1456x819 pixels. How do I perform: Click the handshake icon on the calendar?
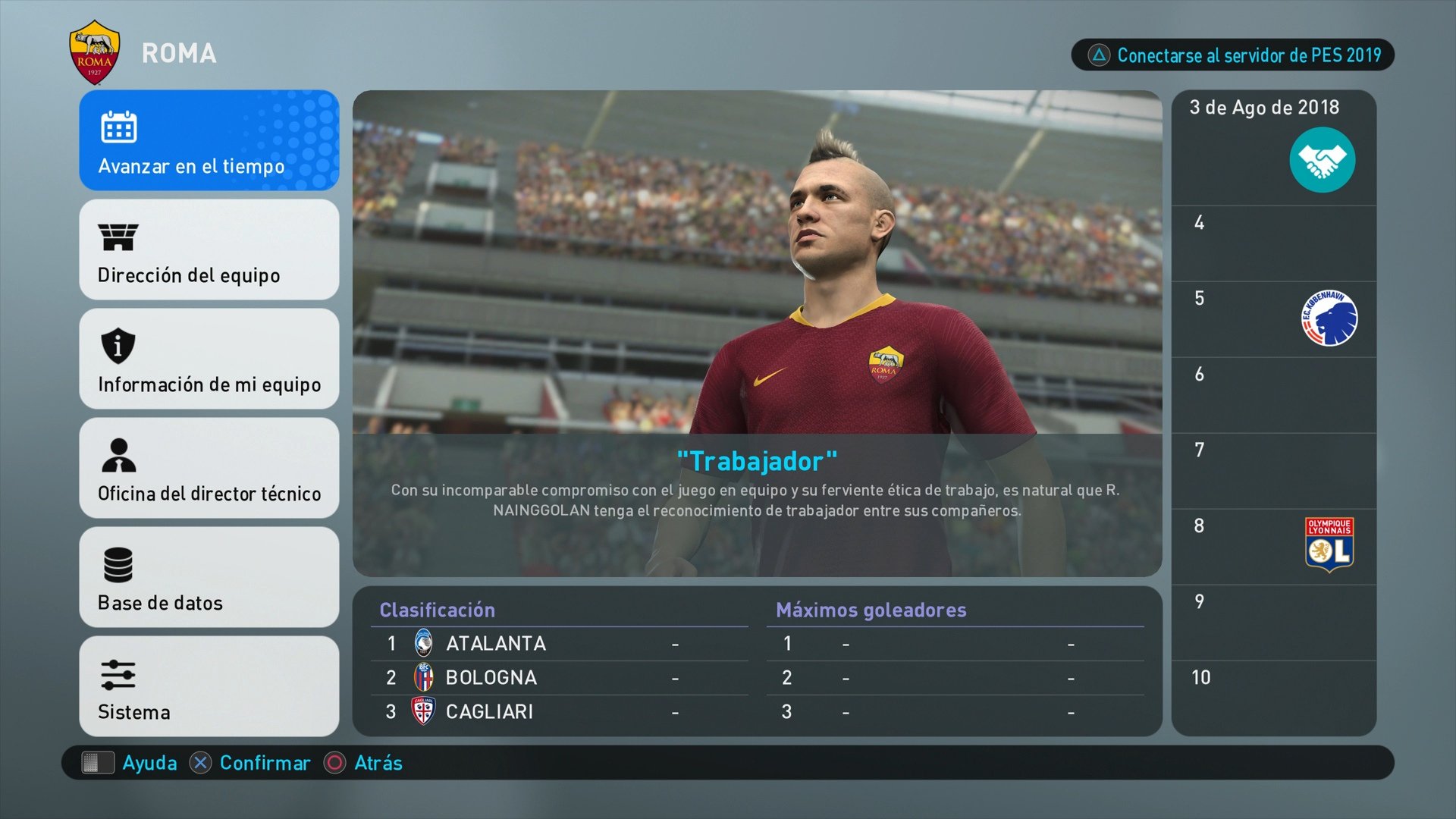tap(1323, 159)
